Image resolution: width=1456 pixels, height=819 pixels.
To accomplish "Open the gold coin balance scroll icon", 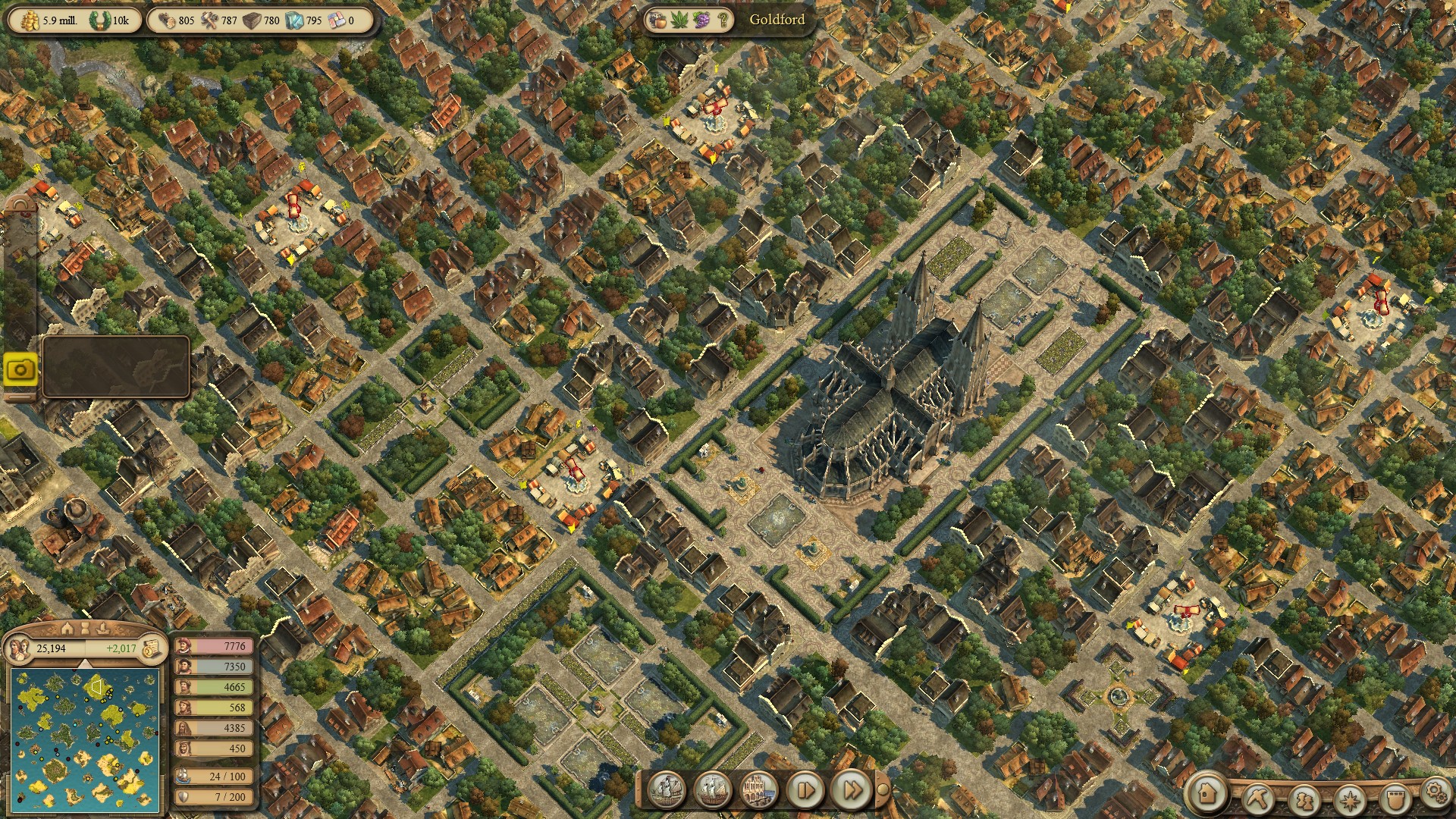I will 151,648.
